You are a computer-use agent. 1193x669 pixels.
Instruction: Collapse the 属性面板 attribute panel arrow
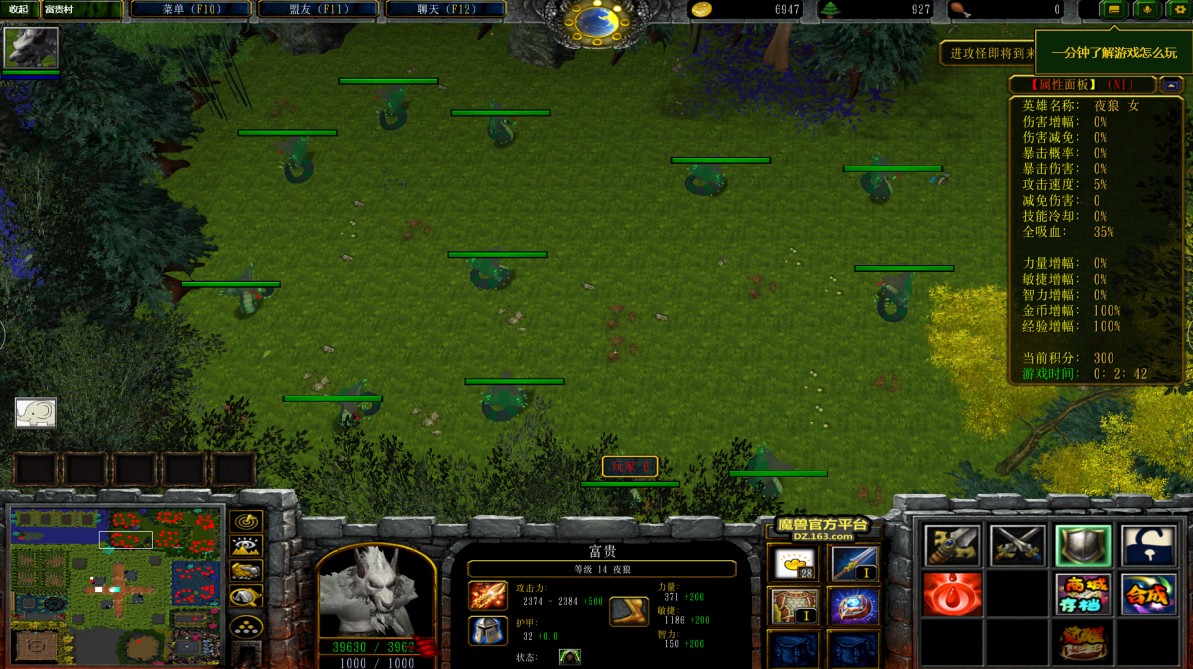[1170, 85]
